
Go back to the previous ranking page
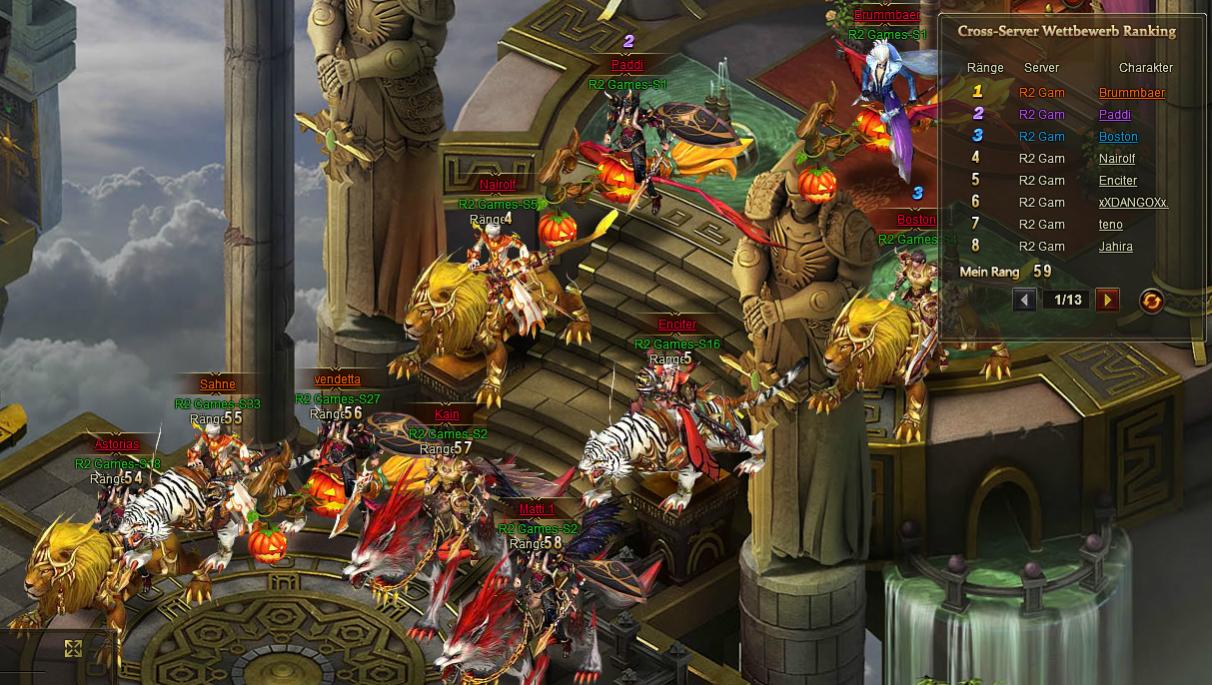click(1024, 300)
